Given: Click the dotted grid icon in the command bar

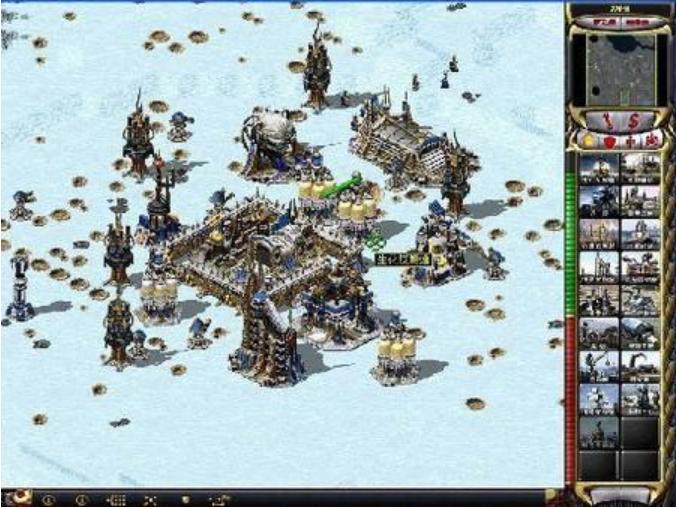Looking at the screenshot, I should tap(115, 499).
